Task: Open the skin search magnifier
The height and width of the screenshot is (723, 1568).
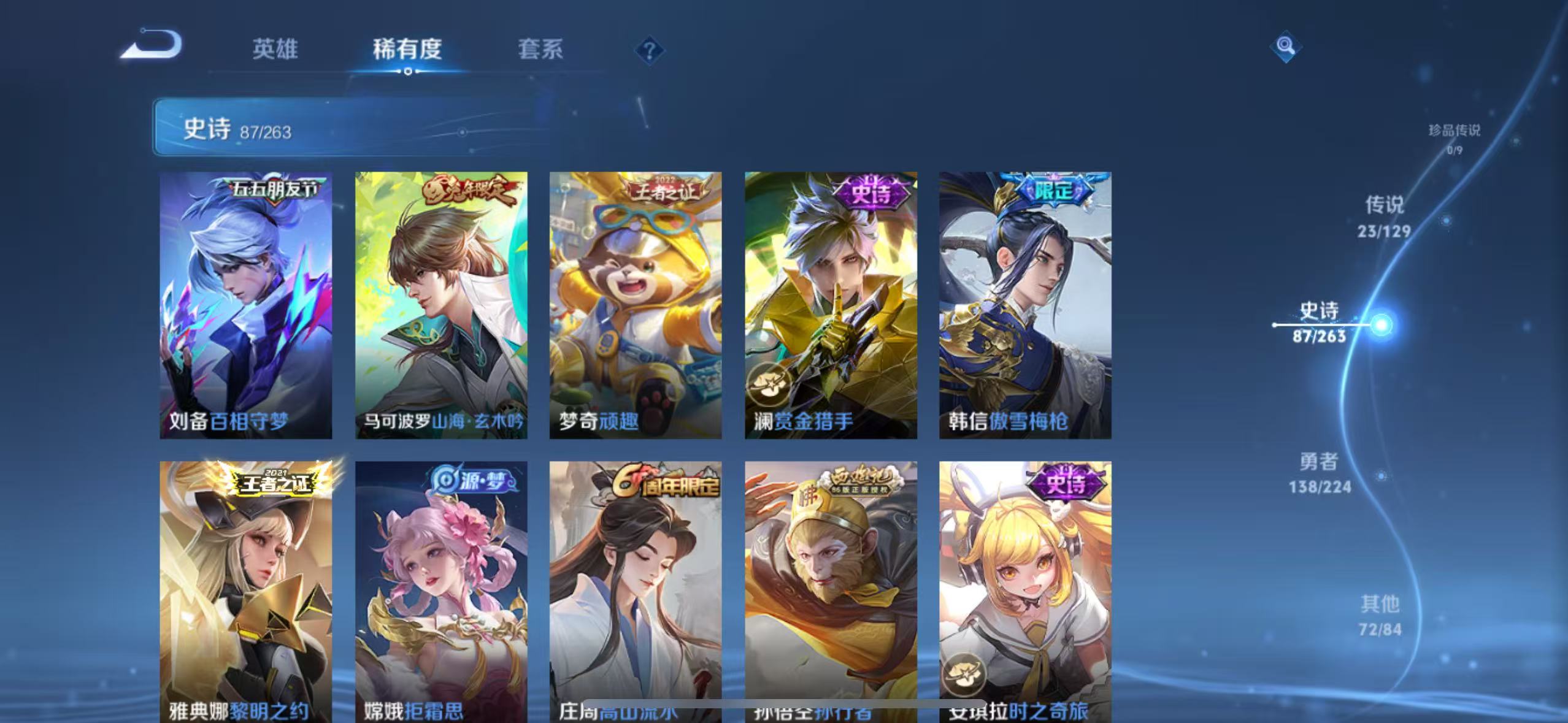Action: (1285, 46)
